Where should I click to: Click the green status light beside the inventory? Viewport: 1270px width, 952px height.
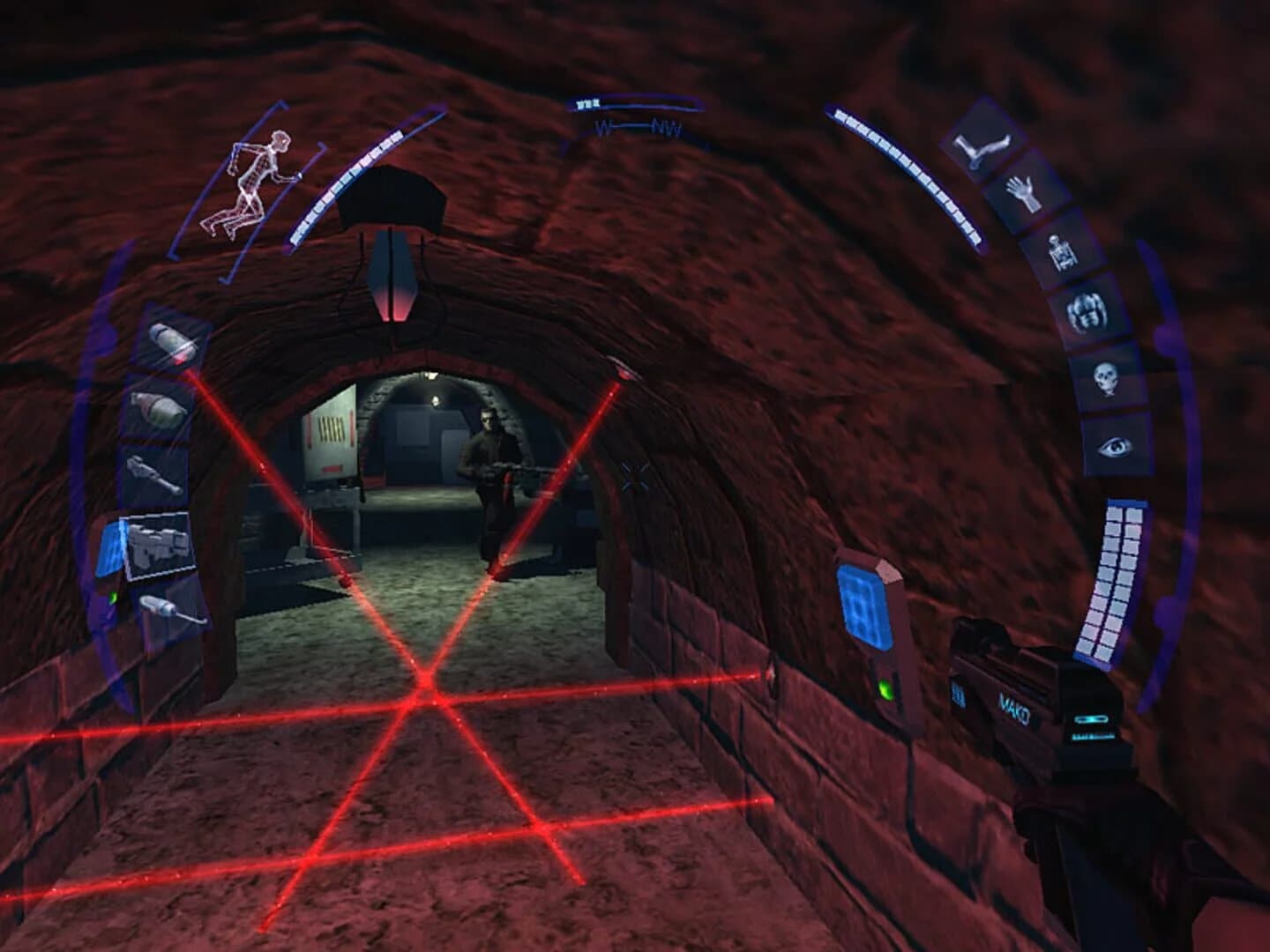click(x=114, y=597)
